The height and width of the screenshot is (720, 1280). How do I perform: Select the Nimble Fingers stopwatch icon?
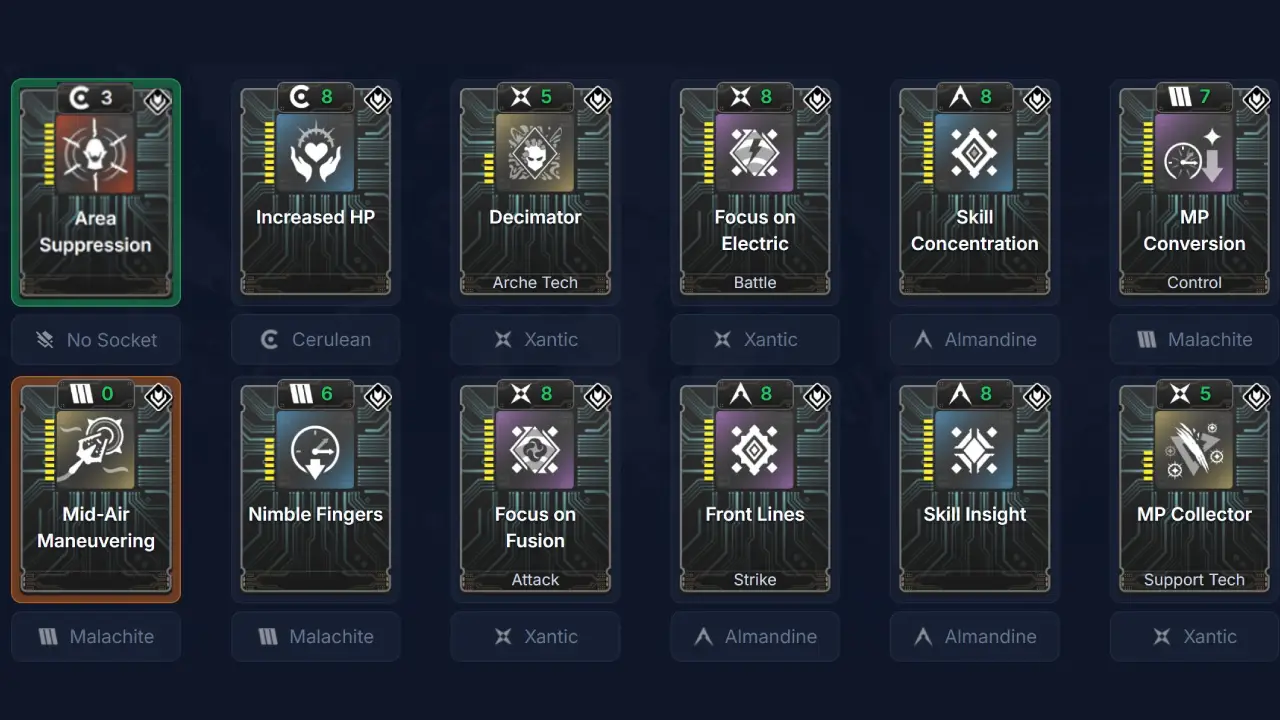[x=316, y=450]
